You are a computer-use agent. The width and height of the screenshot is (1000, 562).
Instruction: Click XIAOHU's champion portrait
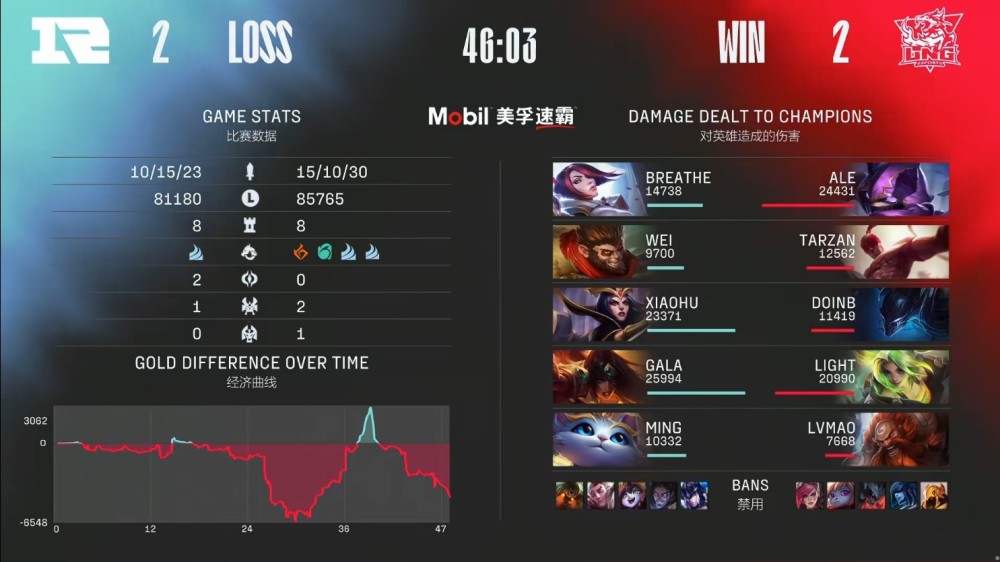597,314
